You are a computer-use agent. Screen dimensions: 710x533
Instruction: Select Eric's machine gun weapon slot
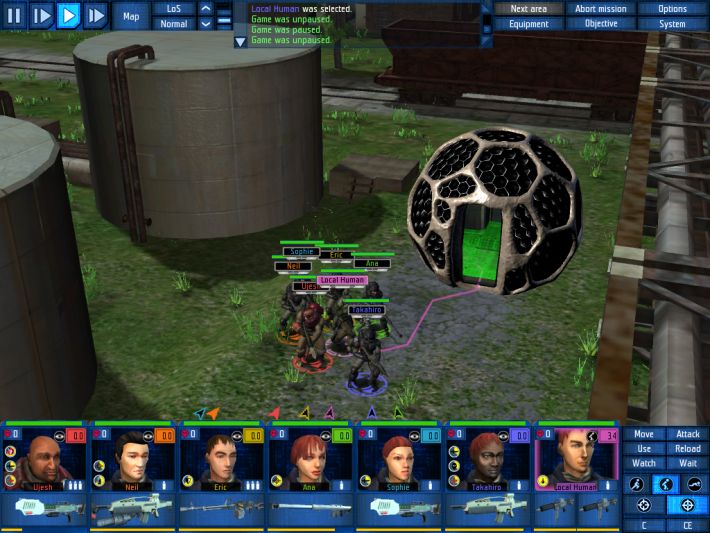(221, 510)
